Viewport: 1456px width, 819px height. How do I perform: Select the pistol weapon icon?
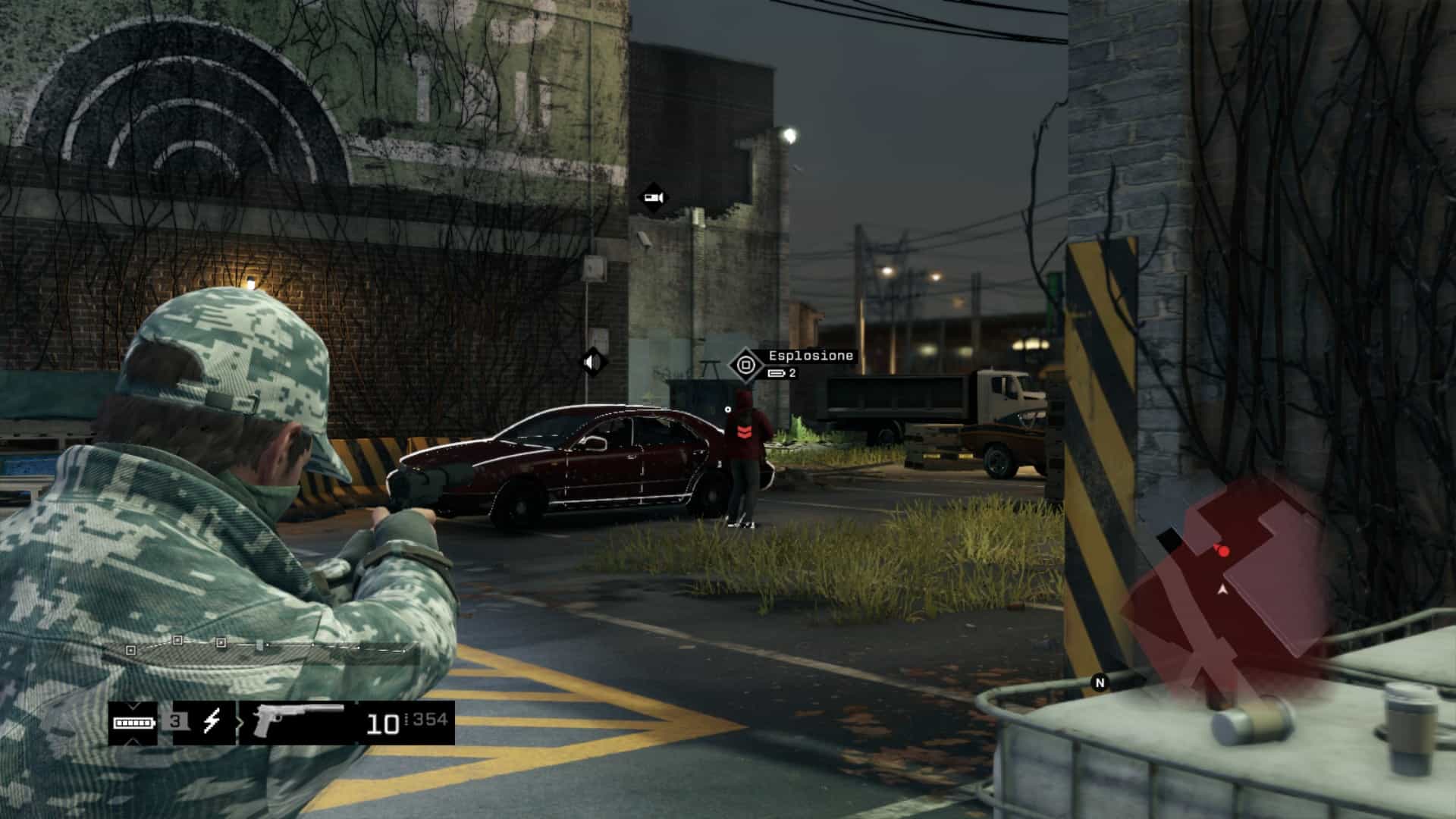(299, 721)
